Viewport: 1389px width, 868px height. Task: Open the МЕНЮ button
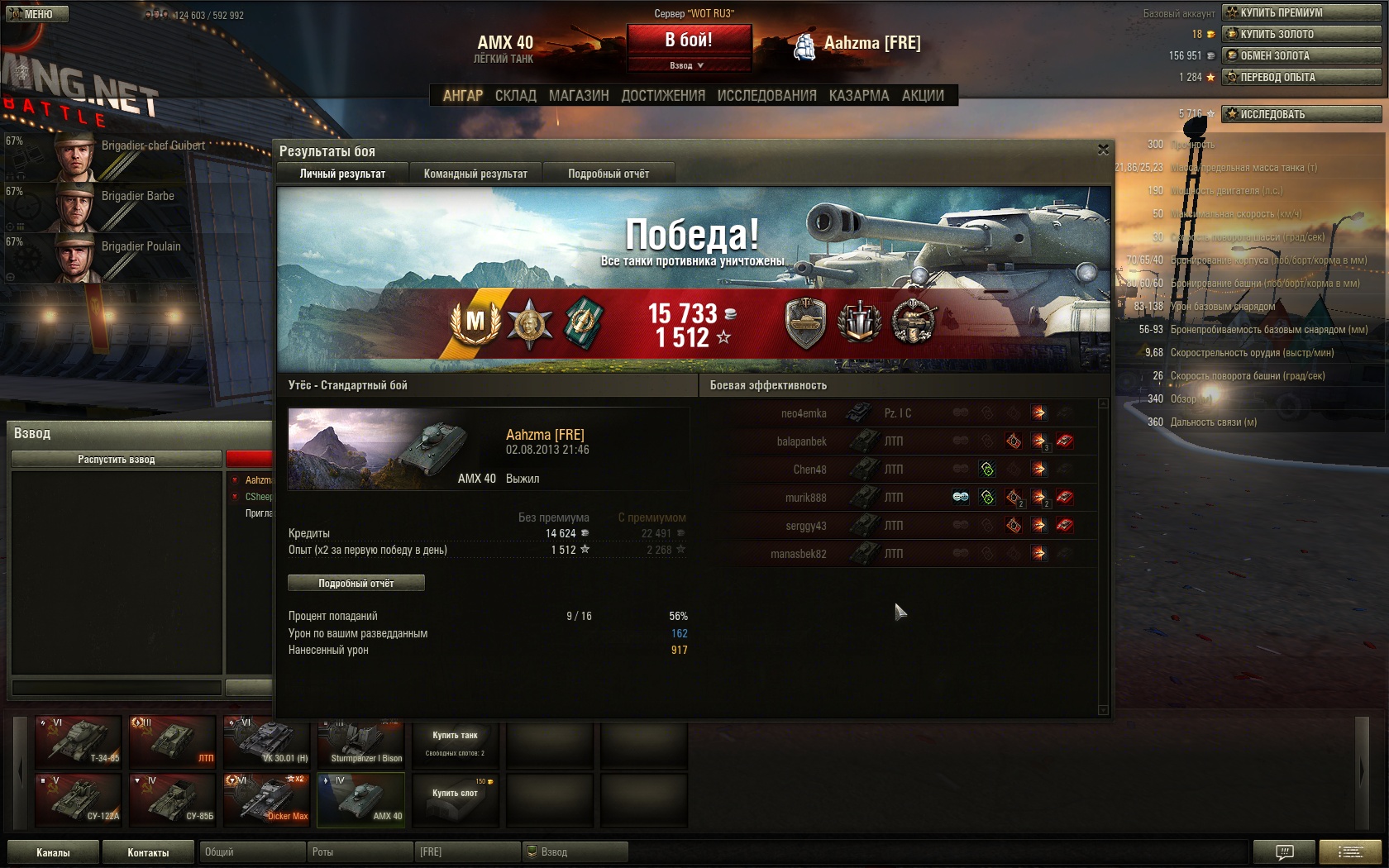38,14
